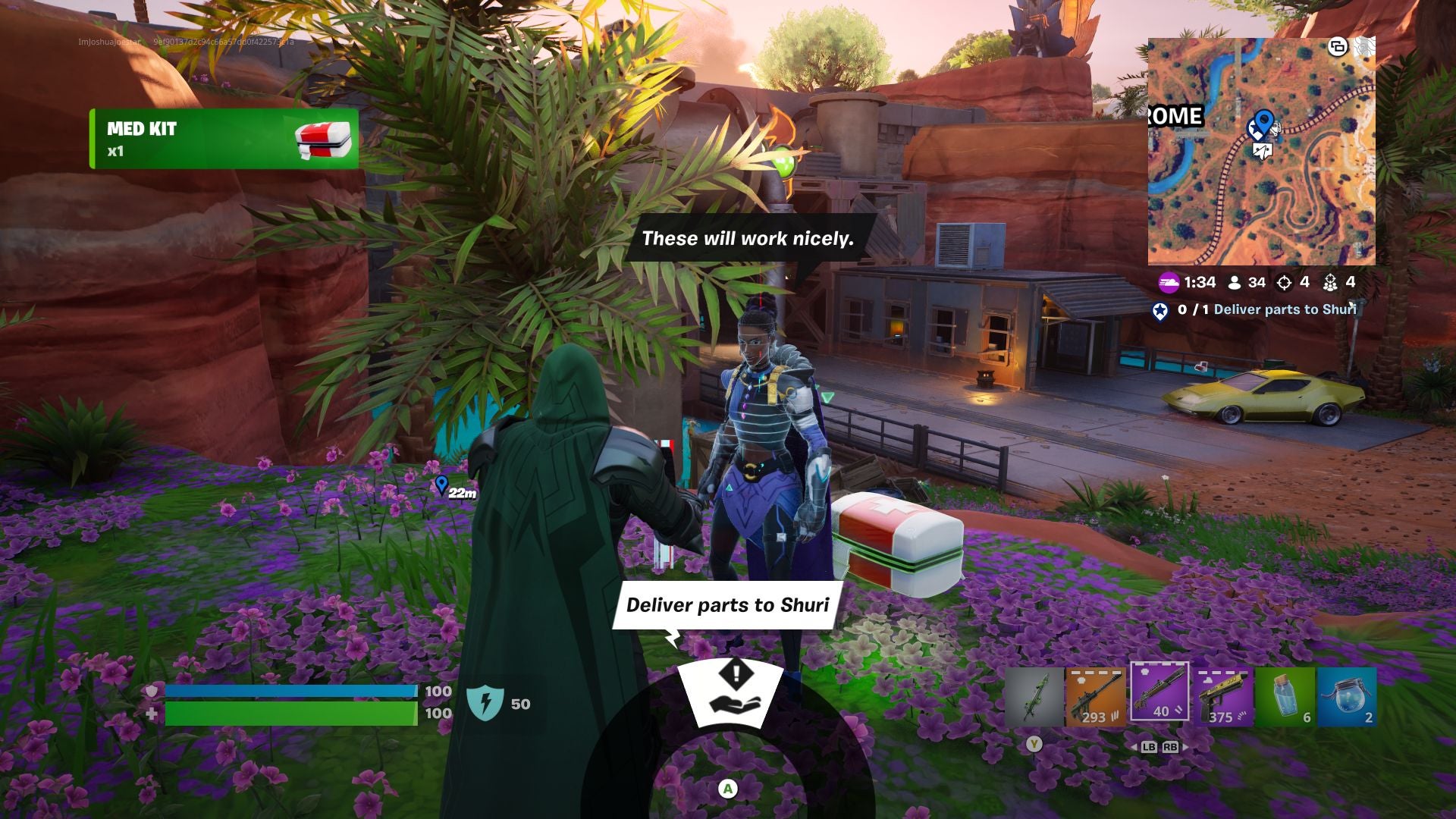The width and height of the screenshot is (1456, 819).
Task: Click the squad eliminations icon beside it
Action: click(x=1331, y=283)
